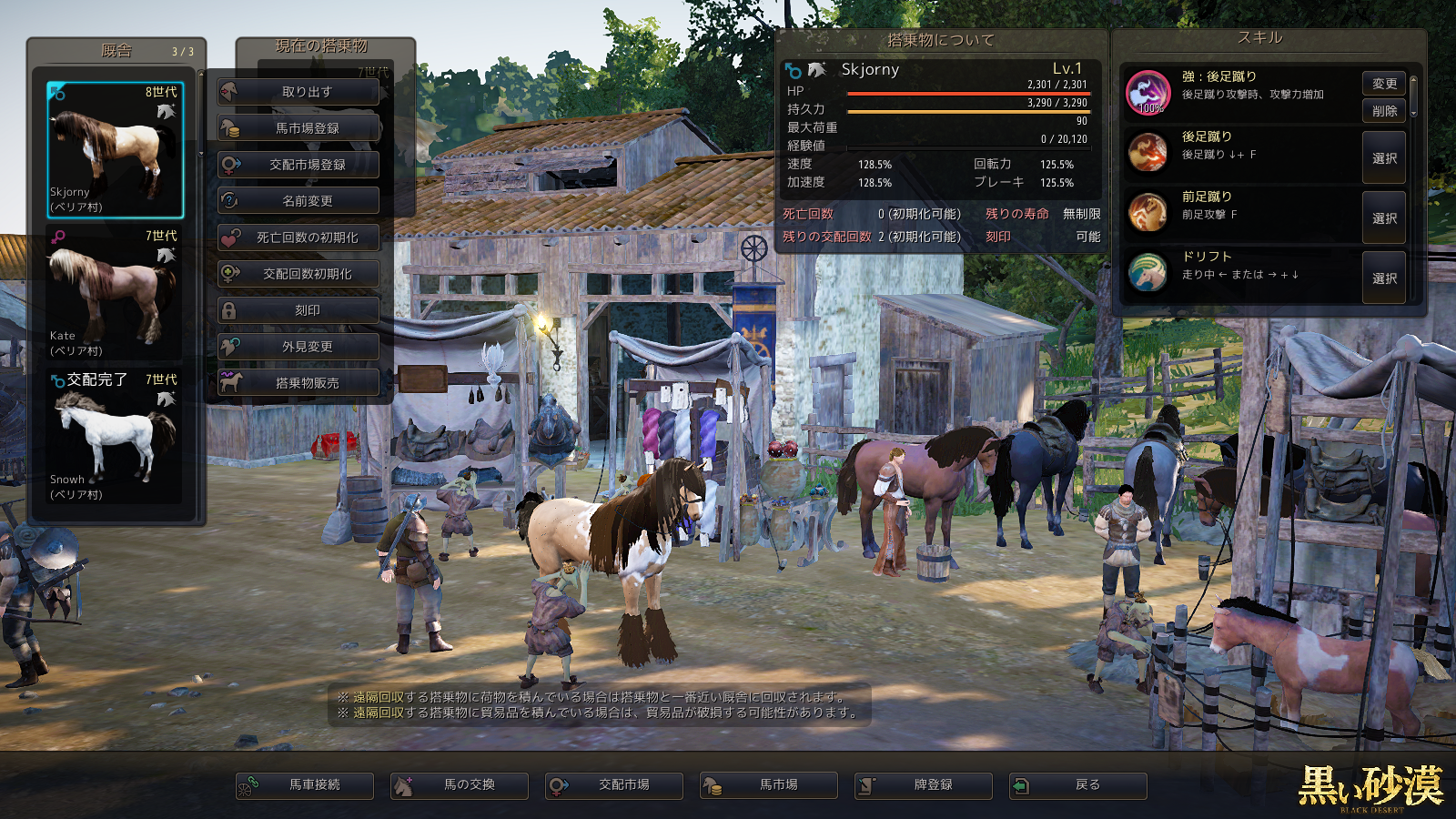This screenshot has width=1456, height=819.
Task: Sell the mount with 搭乗物販売
Action: coord(298,383)
